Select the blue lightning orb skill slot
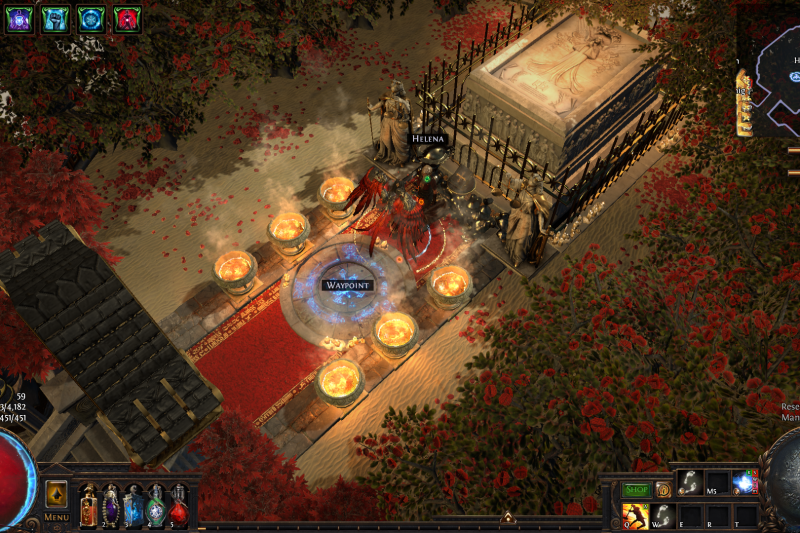The image size is (800, 533). click(x=745, y=483)
